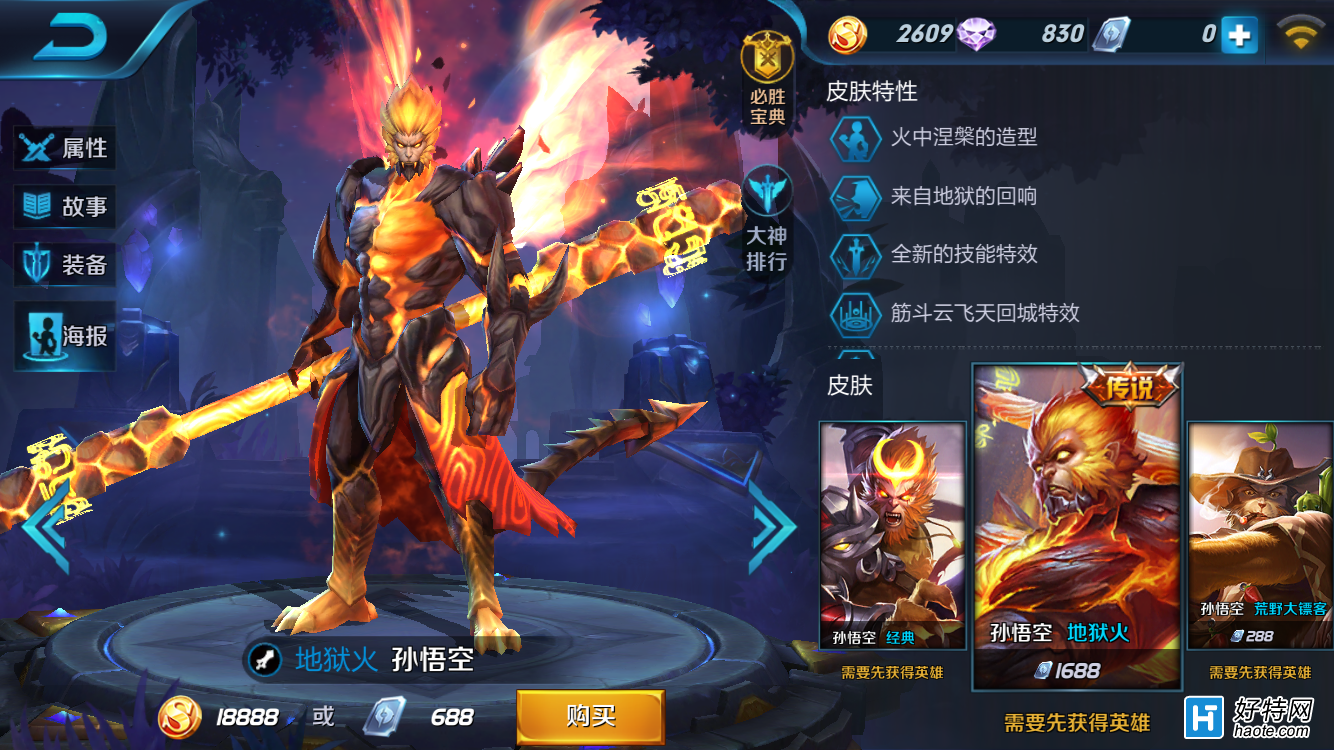Select the 地狱火 legendary skin card

pyautogui.click(x=1077, y=525)
